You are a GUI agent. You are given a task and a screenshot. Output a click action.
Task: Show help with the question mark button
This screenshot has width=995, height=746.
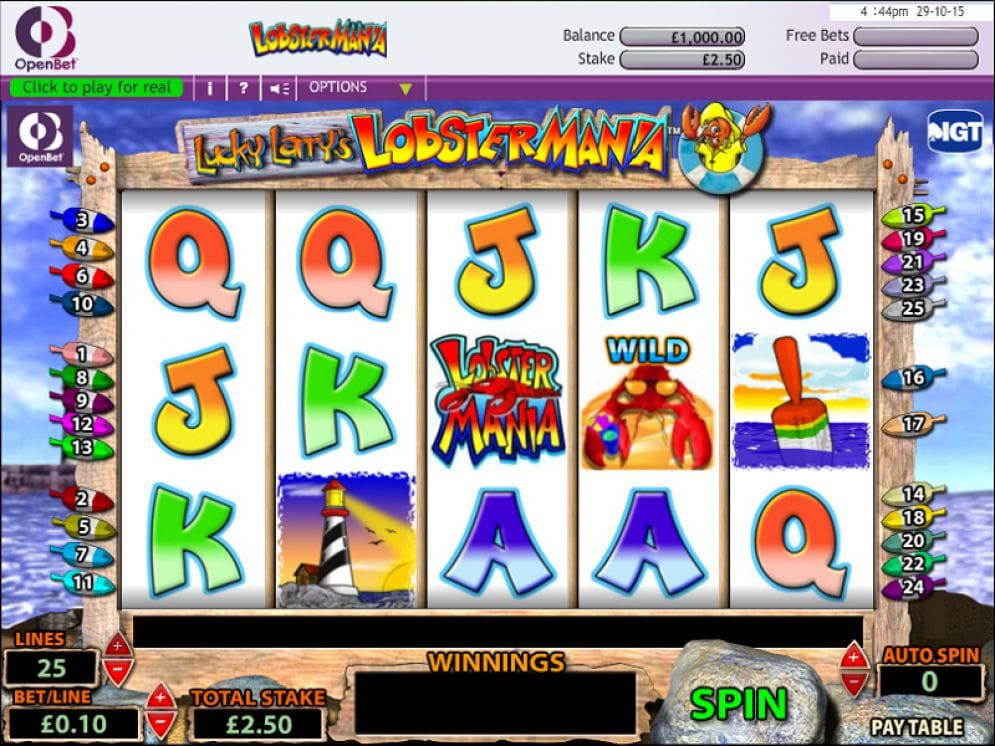pos(243,88)
